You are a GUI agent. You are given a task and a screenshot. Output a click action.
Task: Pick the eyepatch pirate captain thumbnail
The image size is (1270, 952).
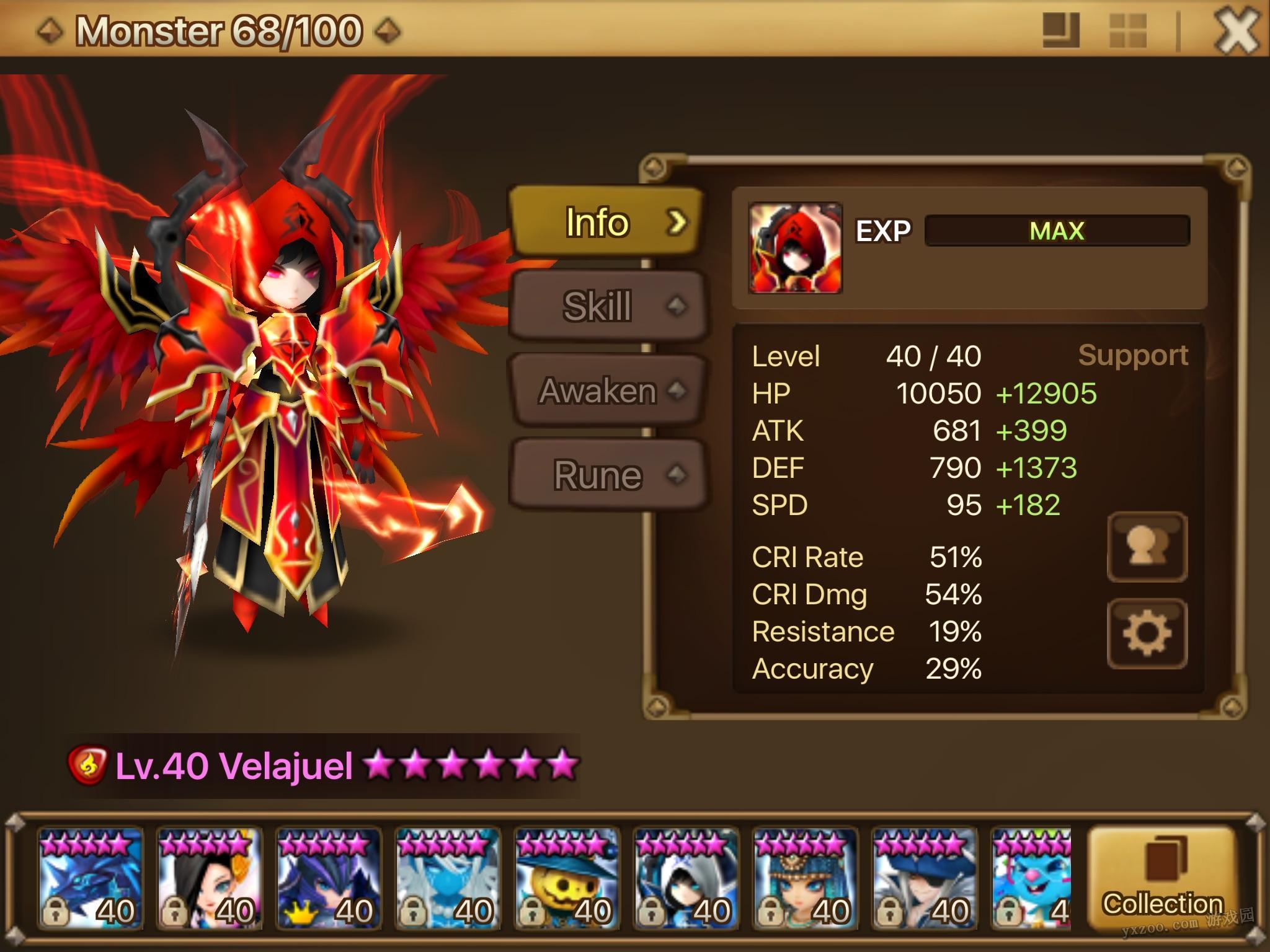pos(925,878)
